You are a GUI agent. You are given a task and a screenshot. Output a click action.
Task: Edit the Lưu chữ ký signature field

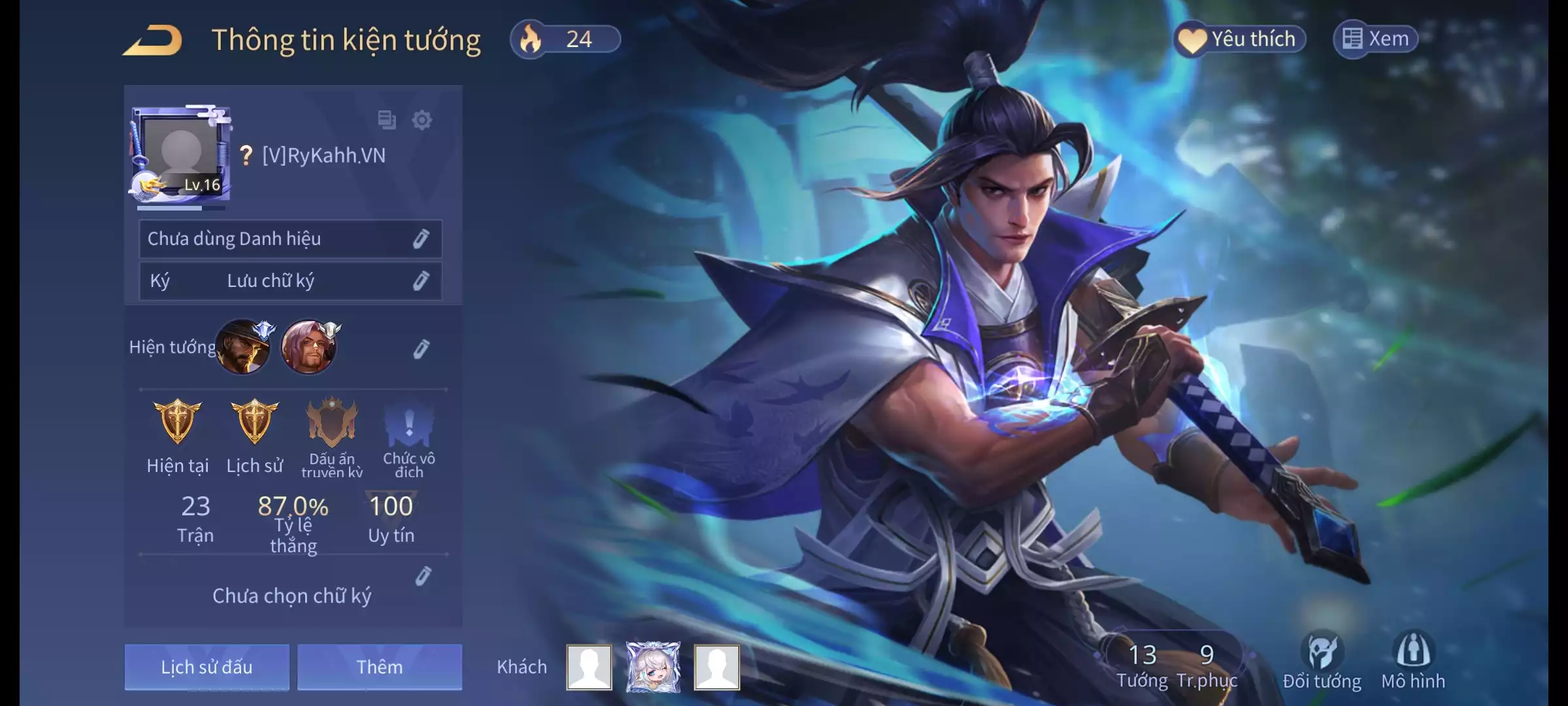coord(421,281)
